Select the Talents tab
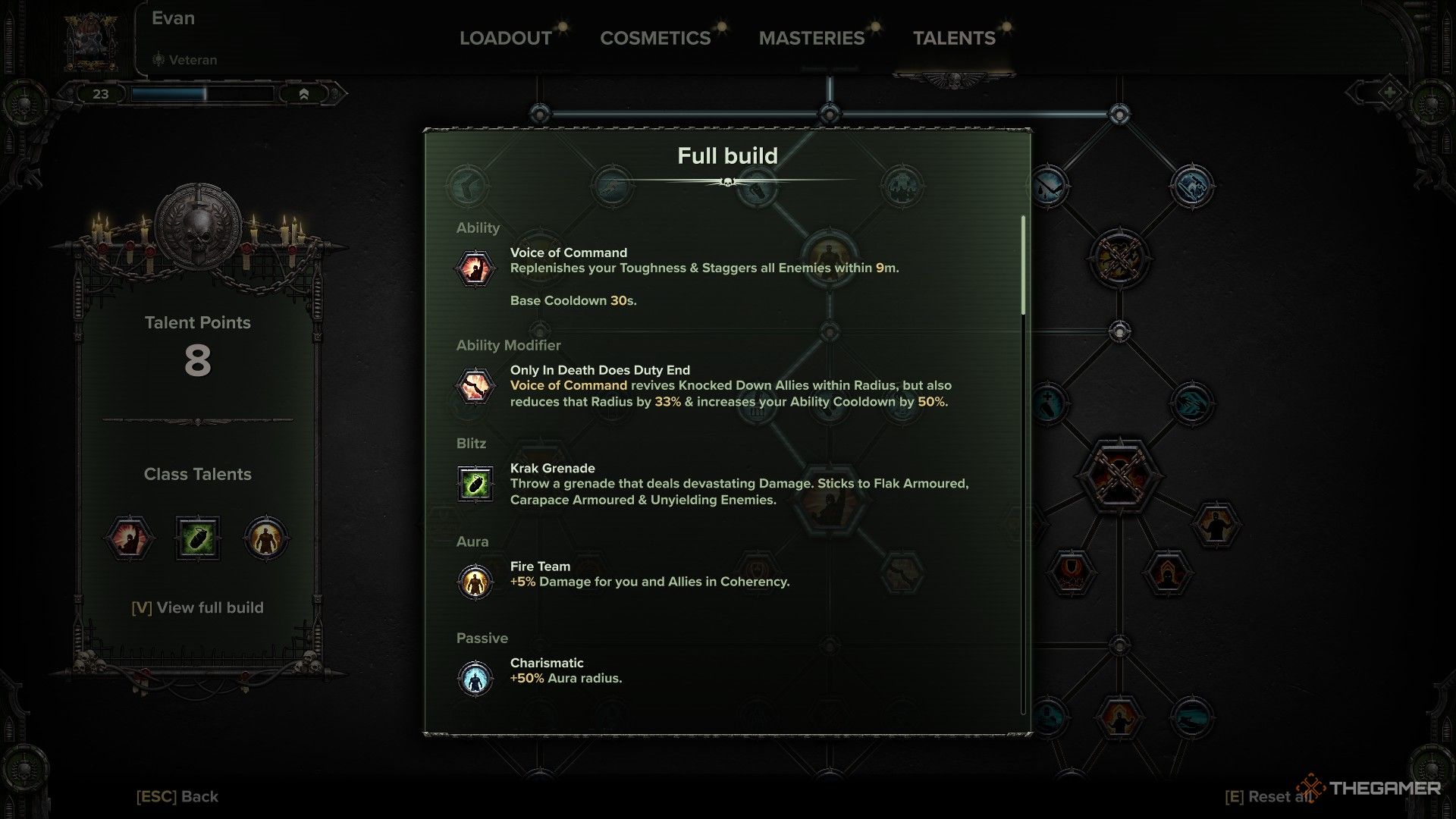 (954, 38)
